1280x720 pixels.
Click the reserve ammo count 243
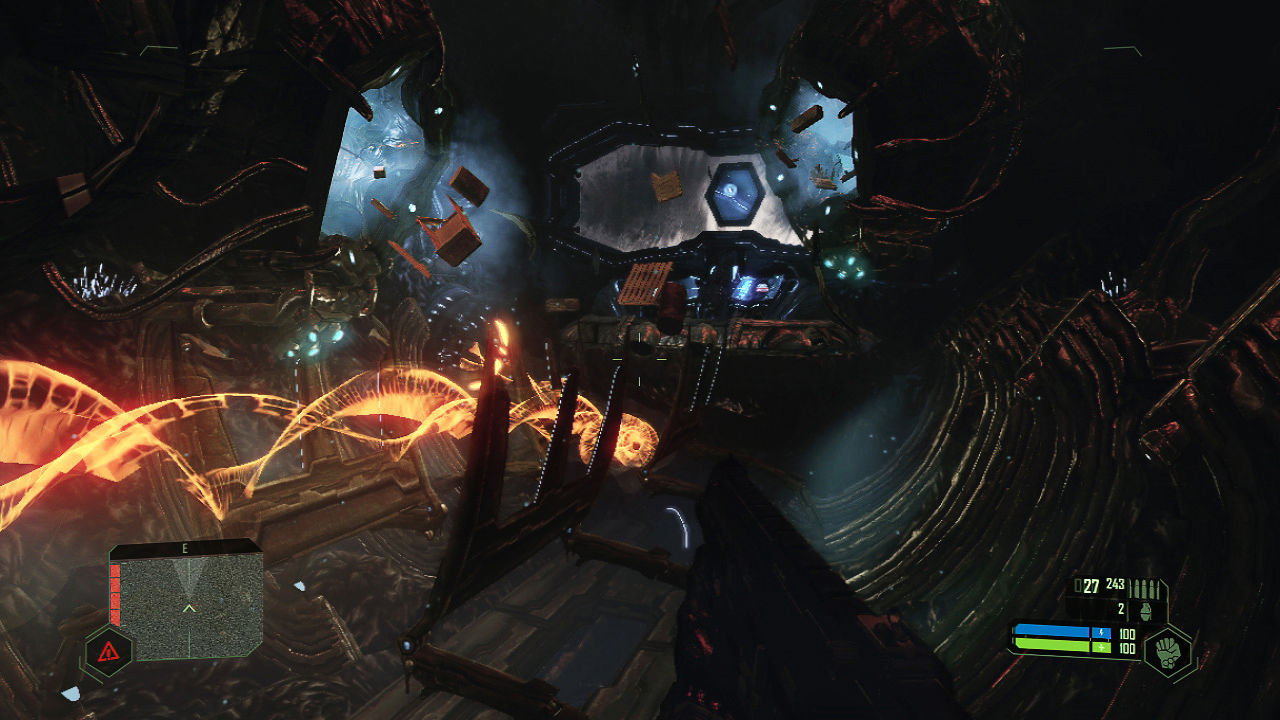1116,584
